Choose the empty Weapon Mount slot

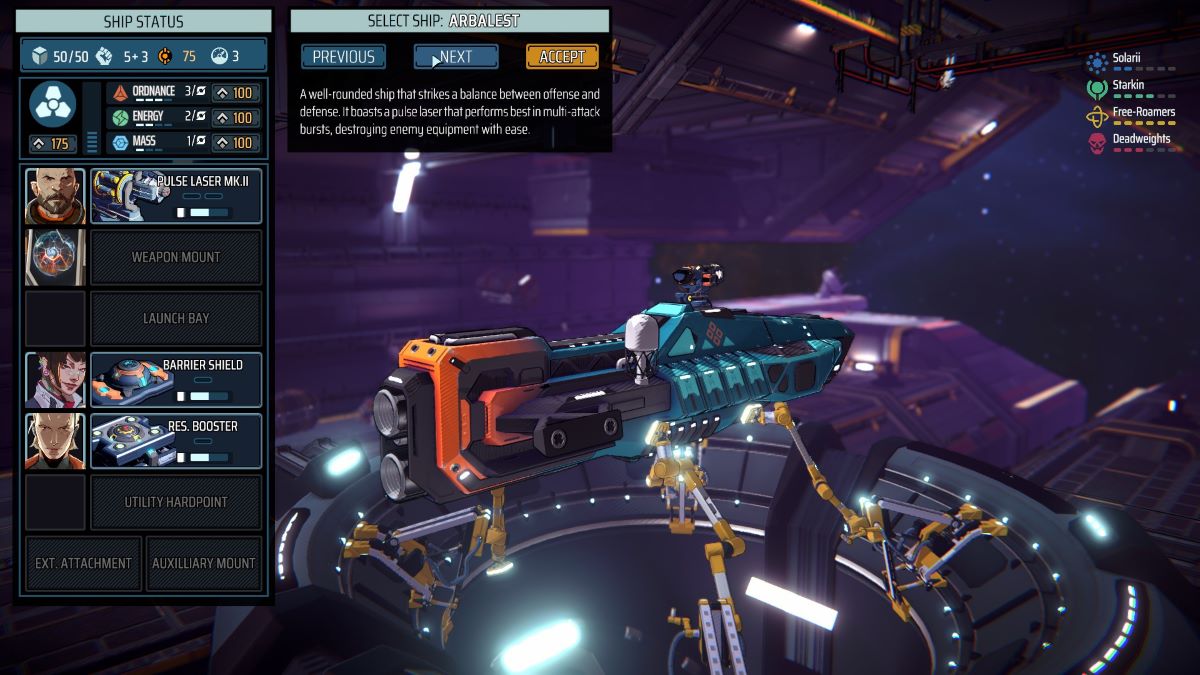click(176, 257)
